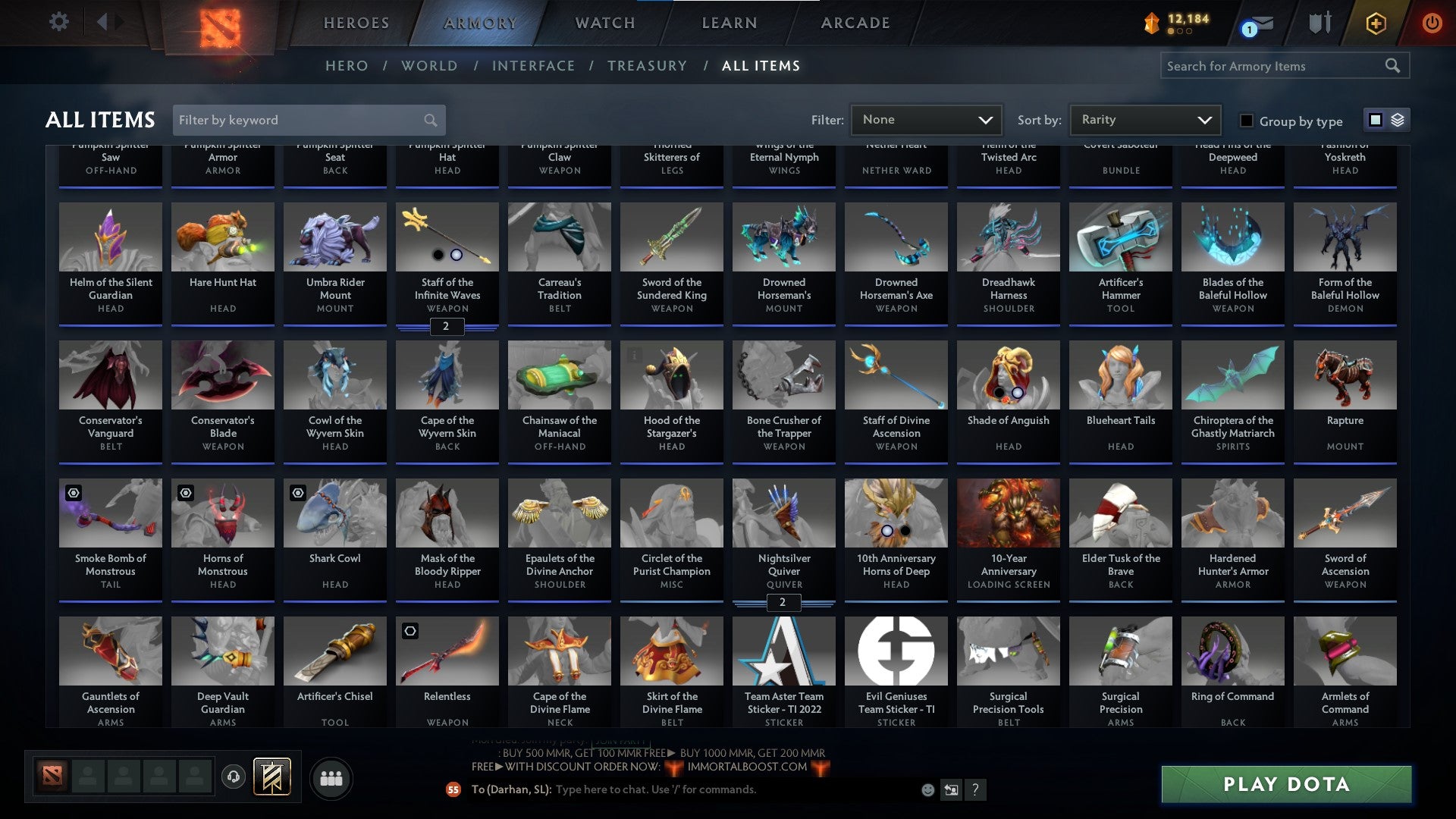Click the emoticon smiley in the chat bar
Image resolution: width=1456 pixels, height=819 pixels.
coord(927,789)
